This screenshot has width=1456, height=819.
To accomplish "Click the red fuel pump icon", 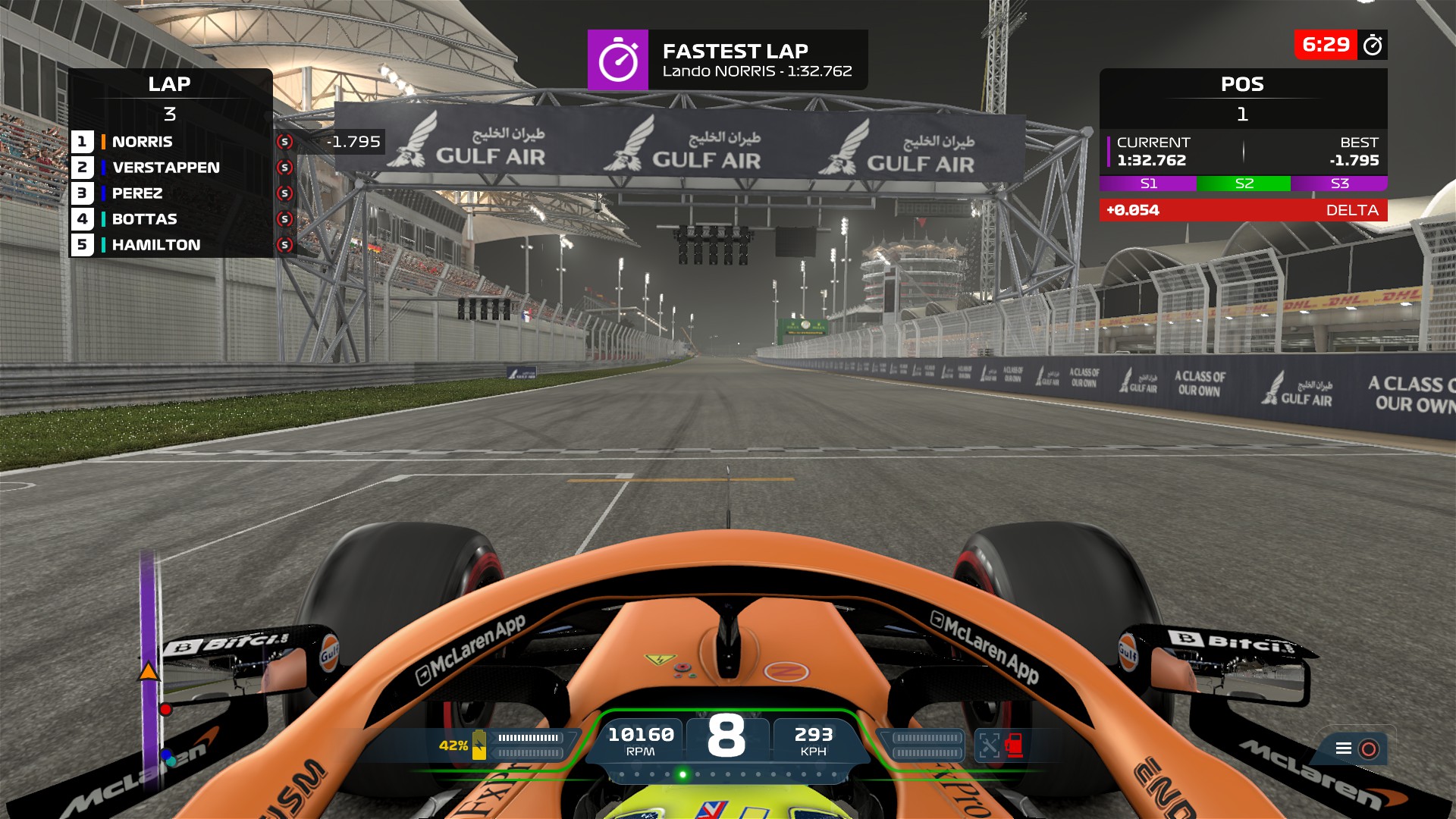I will (x=1015, y=745).
